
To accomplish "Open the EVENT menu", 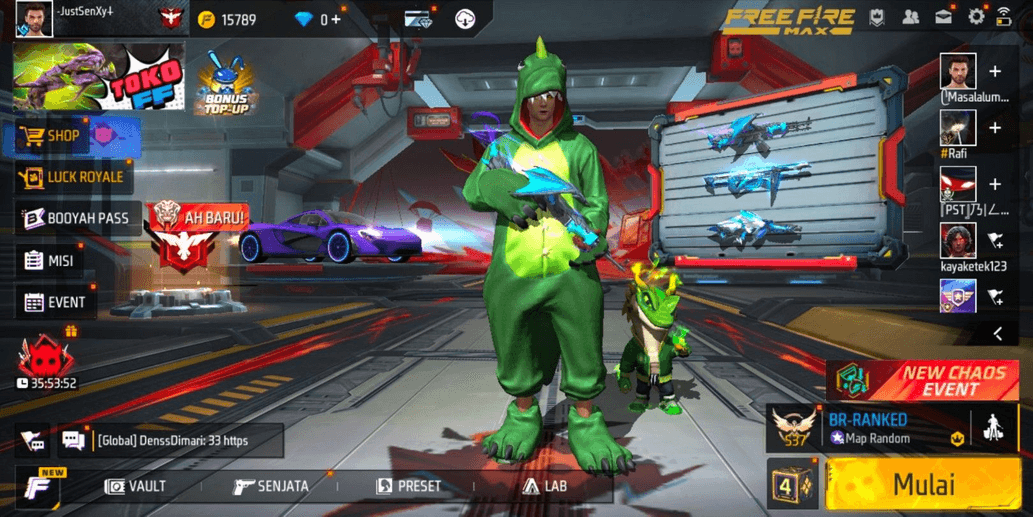I will [x=55, y=302].
